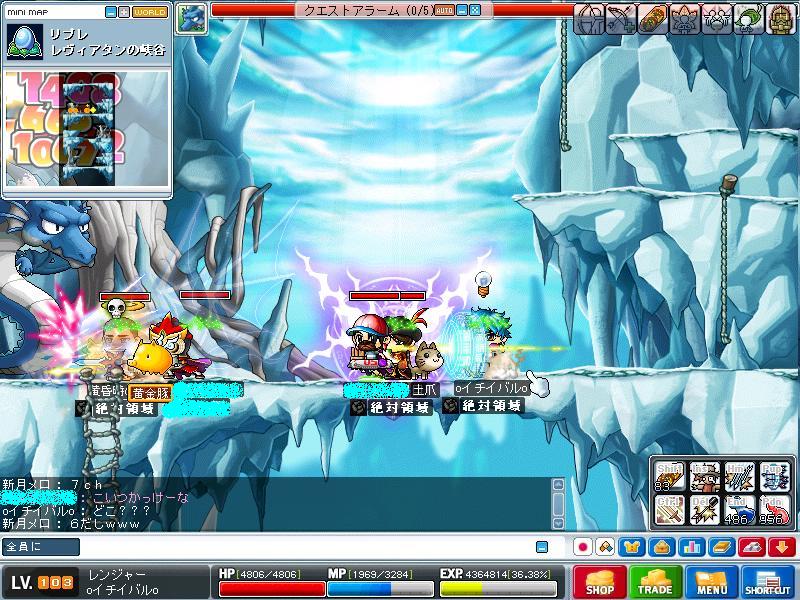
Task: Click the WORLD map button on minimap
Action: [150, 12]
